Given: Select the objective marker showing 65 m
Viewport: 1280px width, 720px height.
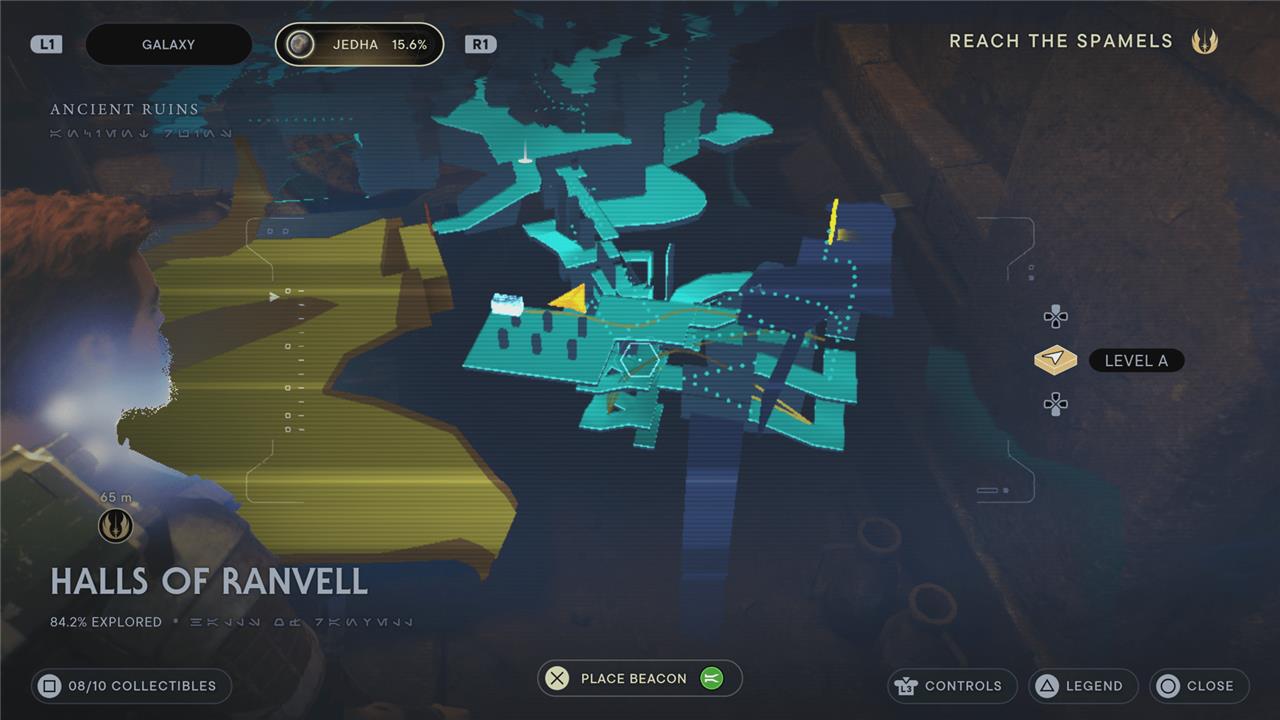Looking at the screenshot, I should (115, 525).
